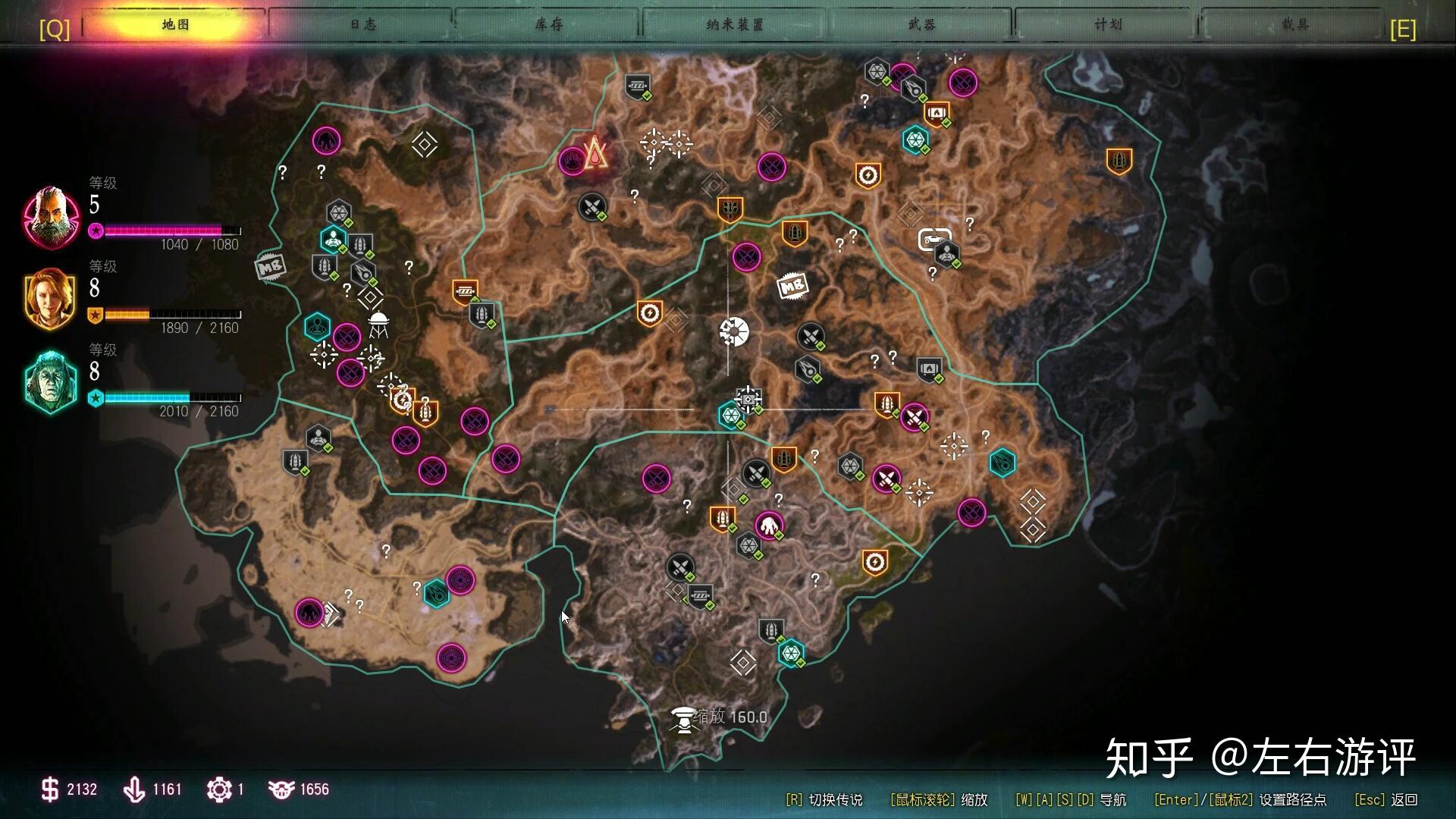
Task: Open the 计划 projects tab
Action: 1108,24
